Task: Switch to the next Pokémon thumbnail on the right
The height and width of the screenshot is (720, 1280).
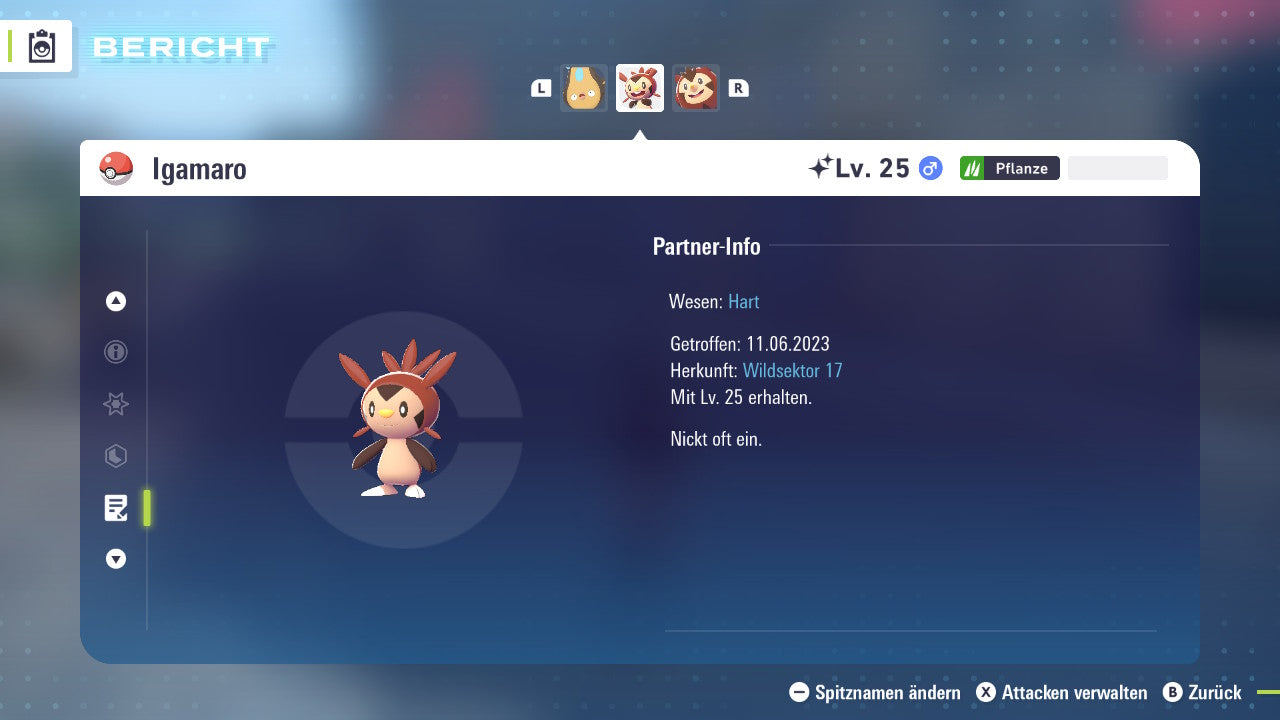Action: (696, 87)
